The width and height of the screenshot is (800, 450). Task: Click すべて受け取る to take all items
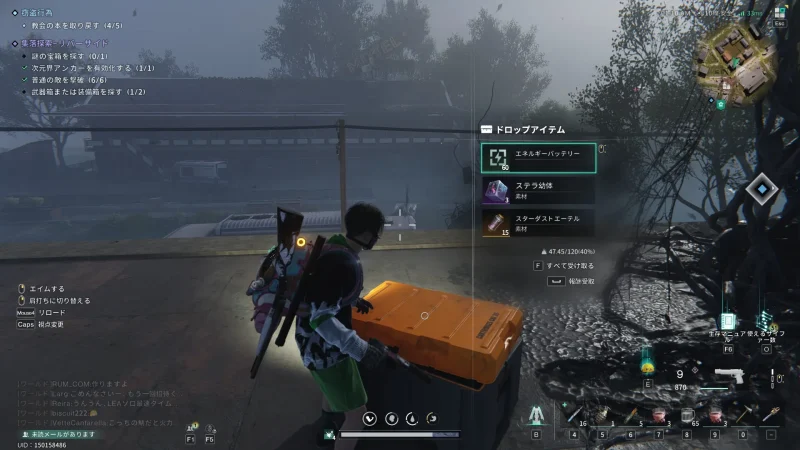tap(570, 266)
